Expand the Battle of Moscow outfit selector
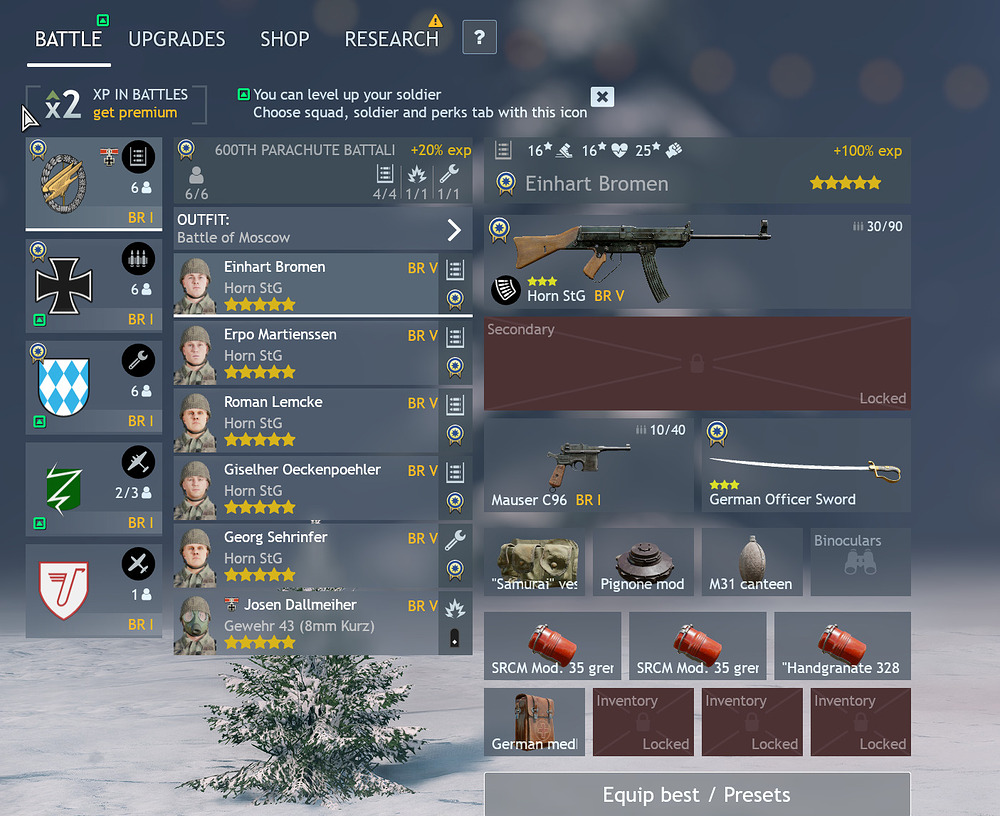Viewport: 1000px width, 816px height. tap(454, 229)
